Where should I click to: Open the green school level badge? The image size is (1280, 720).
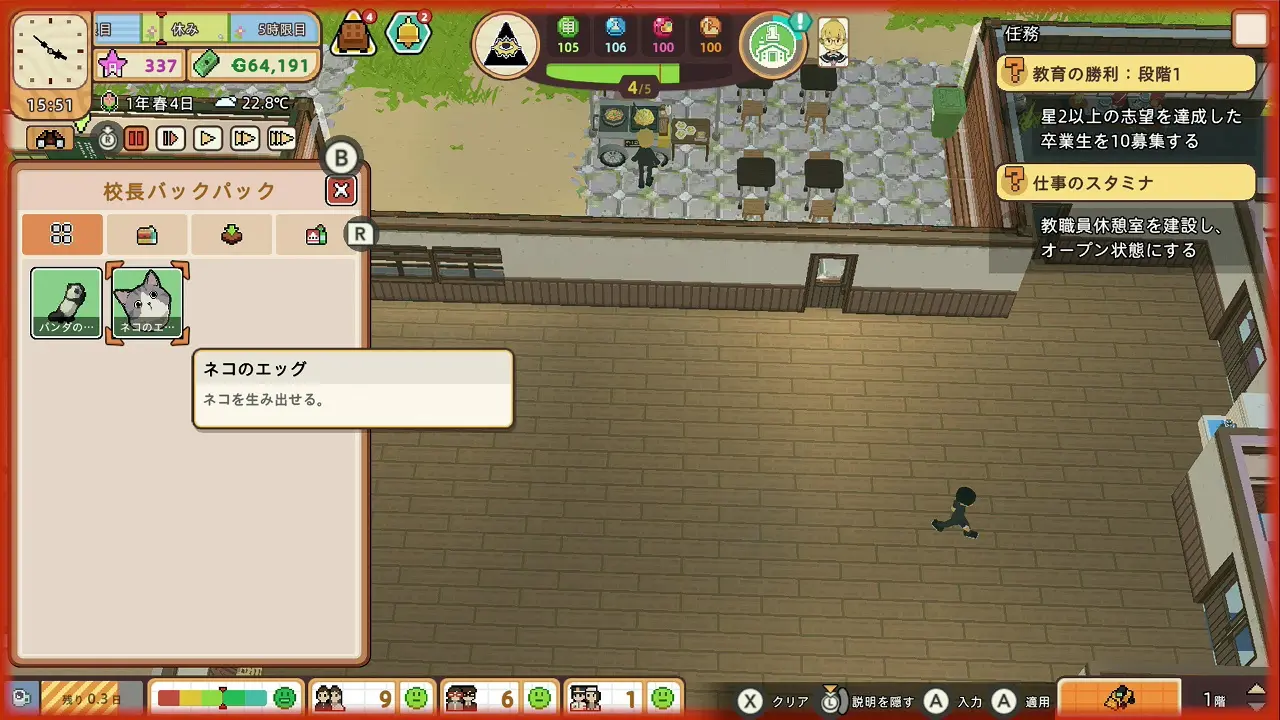point(773,44)
